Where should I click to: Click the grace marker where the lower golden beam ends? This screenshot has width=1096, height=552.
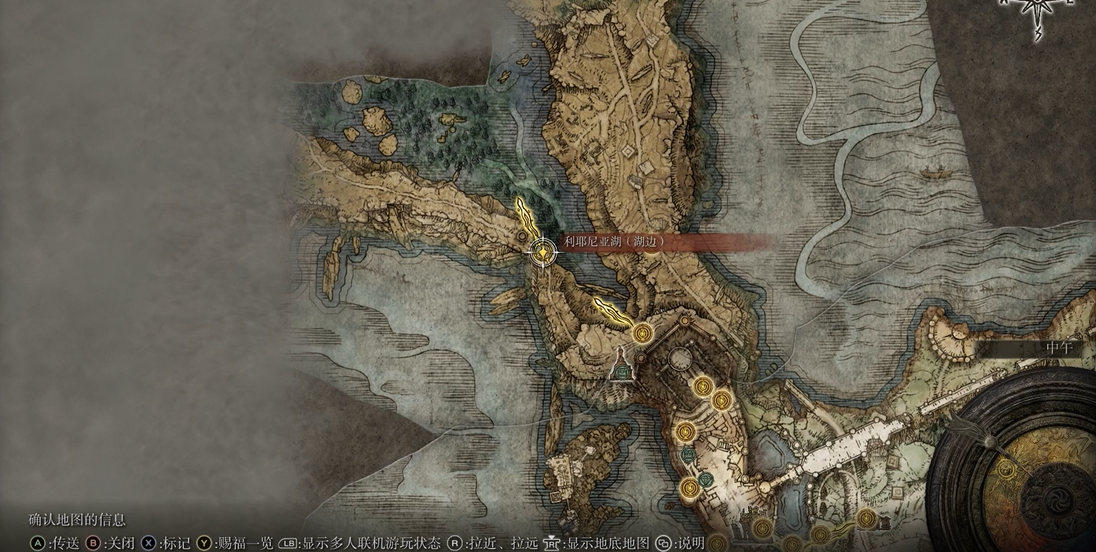[642, 331]
